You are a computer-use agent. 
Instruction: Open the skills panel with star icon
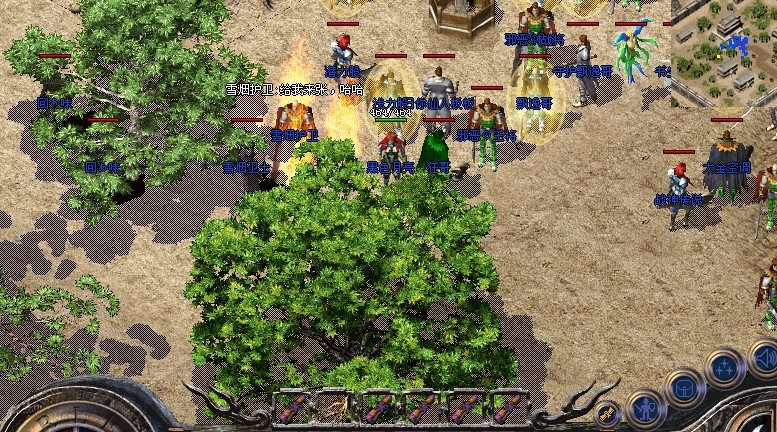tap(723, 366)
